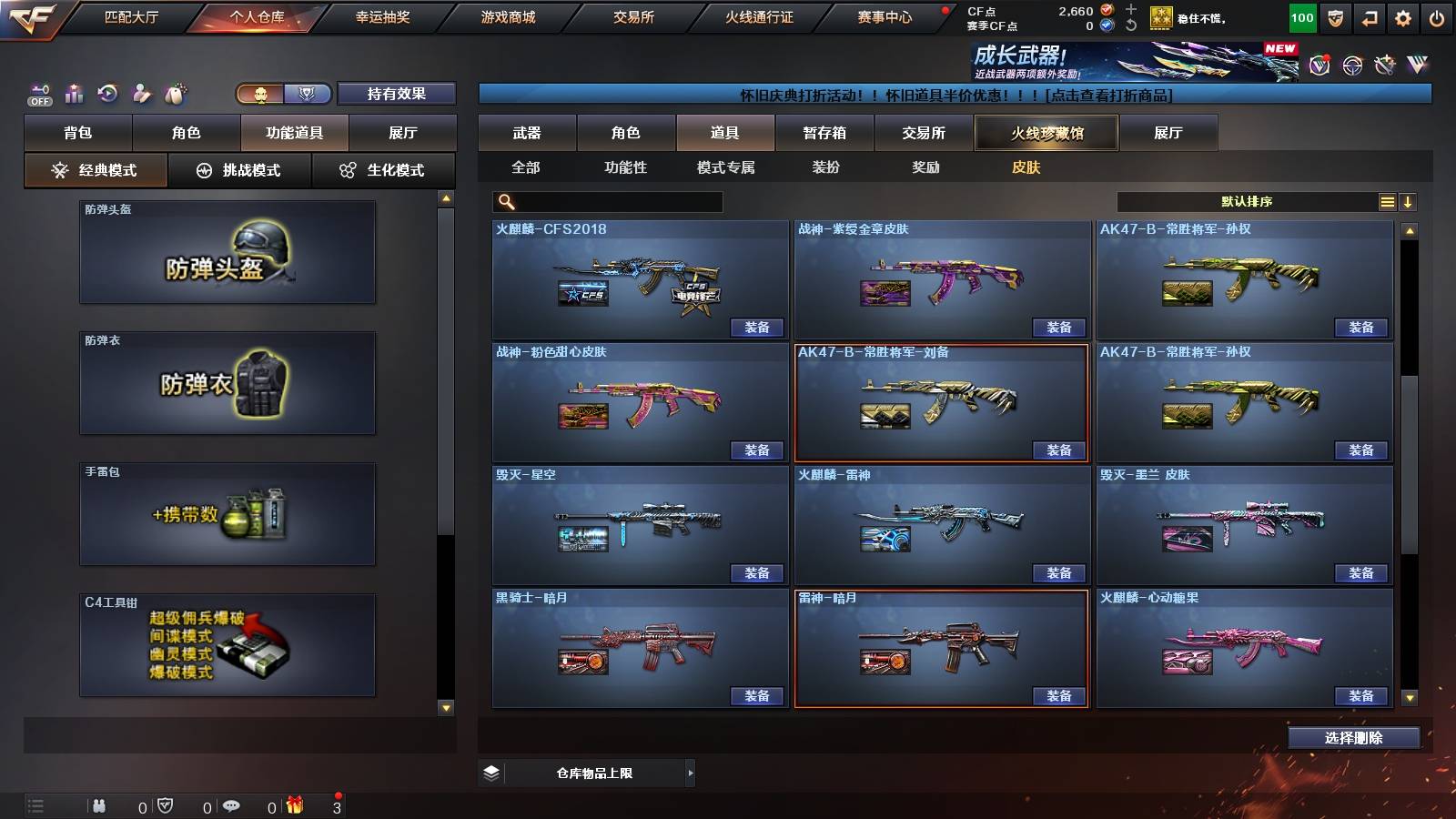Open the 默认排序 sort dropdown

pyautogui.click(x=1247, y=201)
